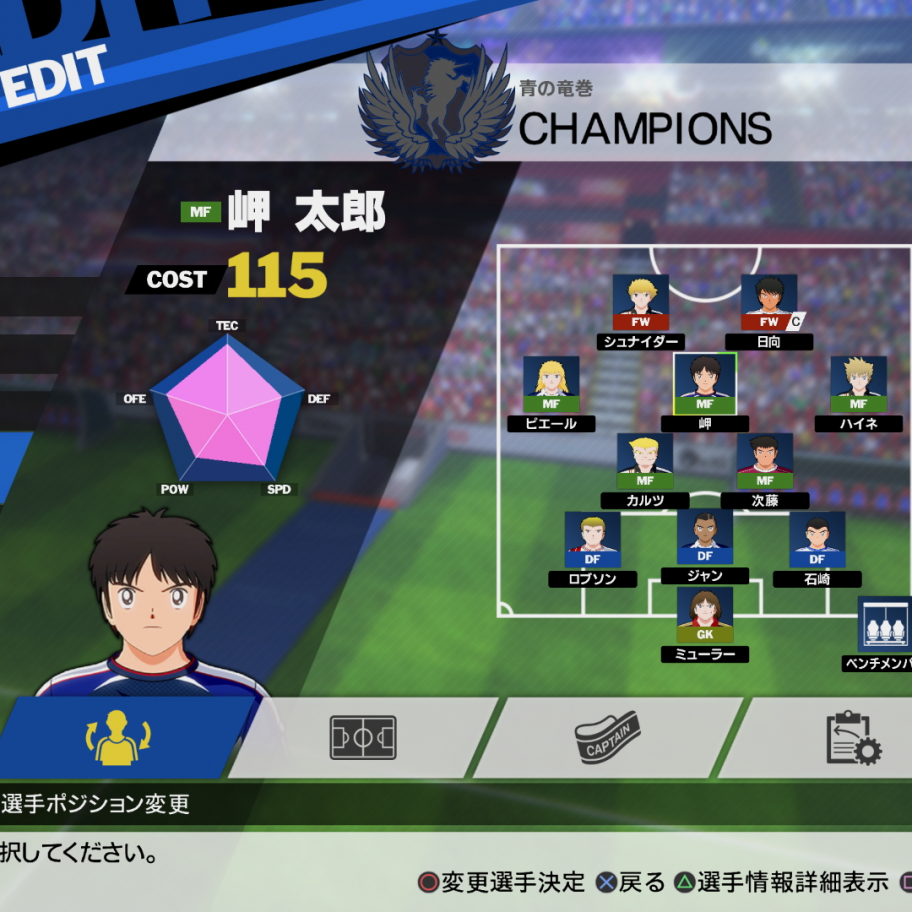The width and height of the screenshot is (912, 912).
Task: Pick midfielder Jito's portrait
Action: [765, 461]
